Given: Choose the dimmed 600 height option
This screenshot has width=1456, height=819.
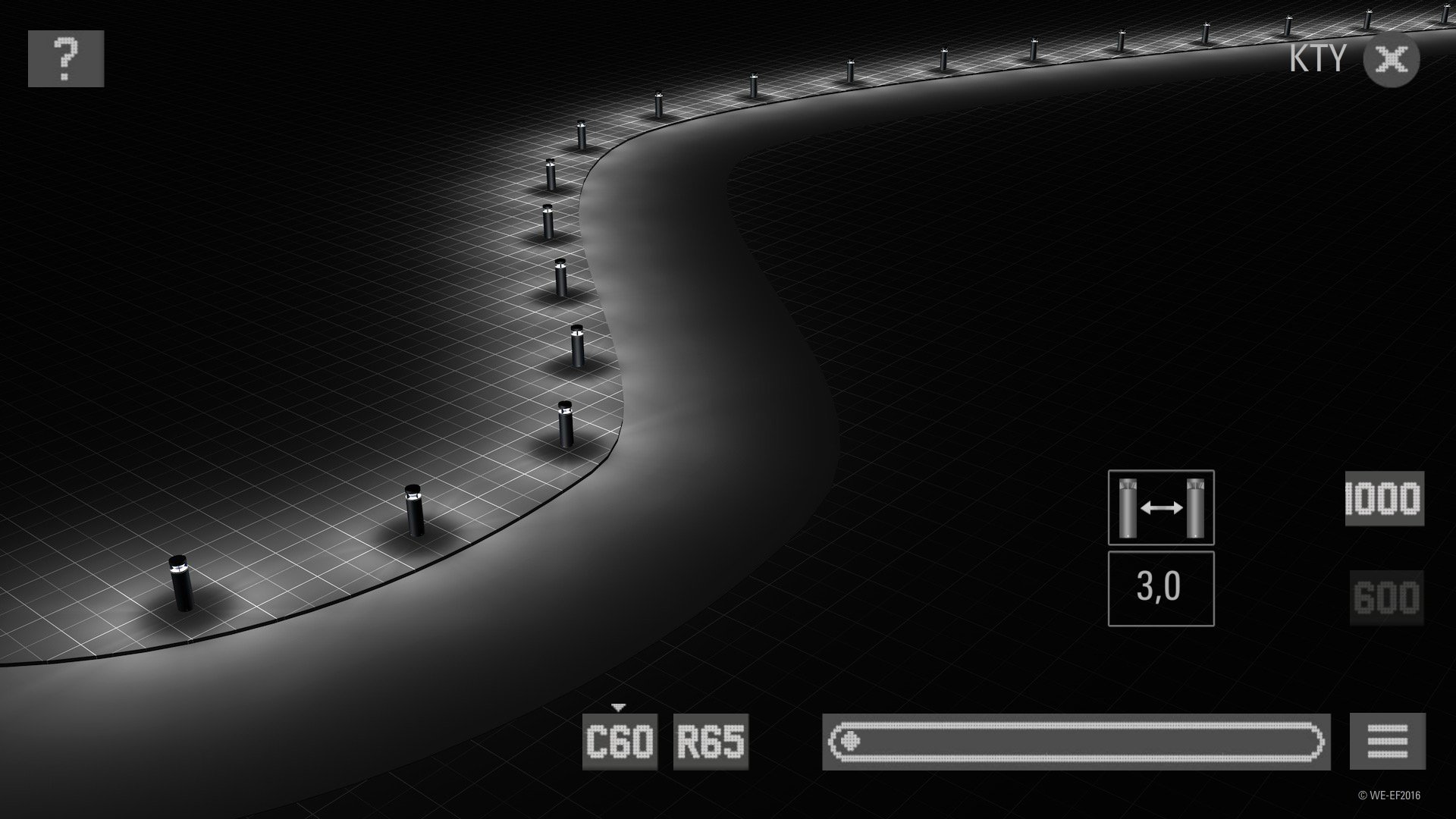Looking at the screenshot, I should (1386, 598).
